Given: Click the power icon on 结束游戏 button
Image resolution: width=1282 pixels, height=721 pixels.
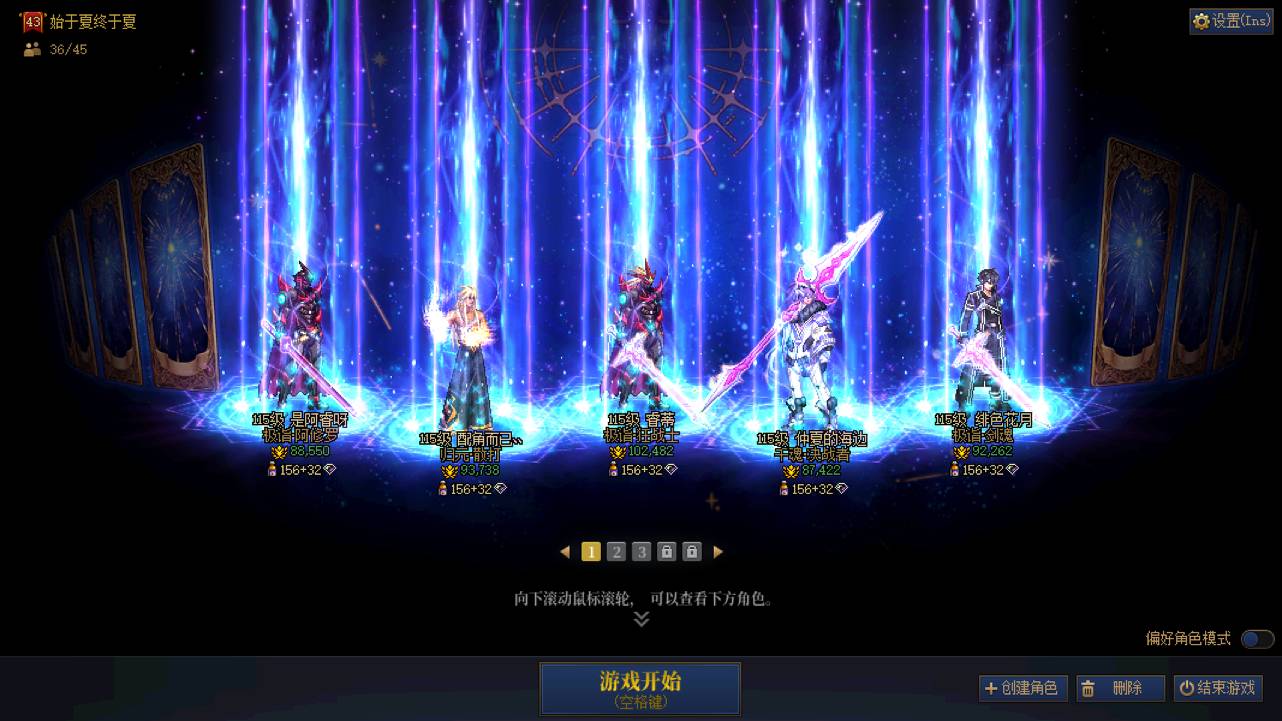Looking at the screenshot, I should click(x=1189, y=688).
